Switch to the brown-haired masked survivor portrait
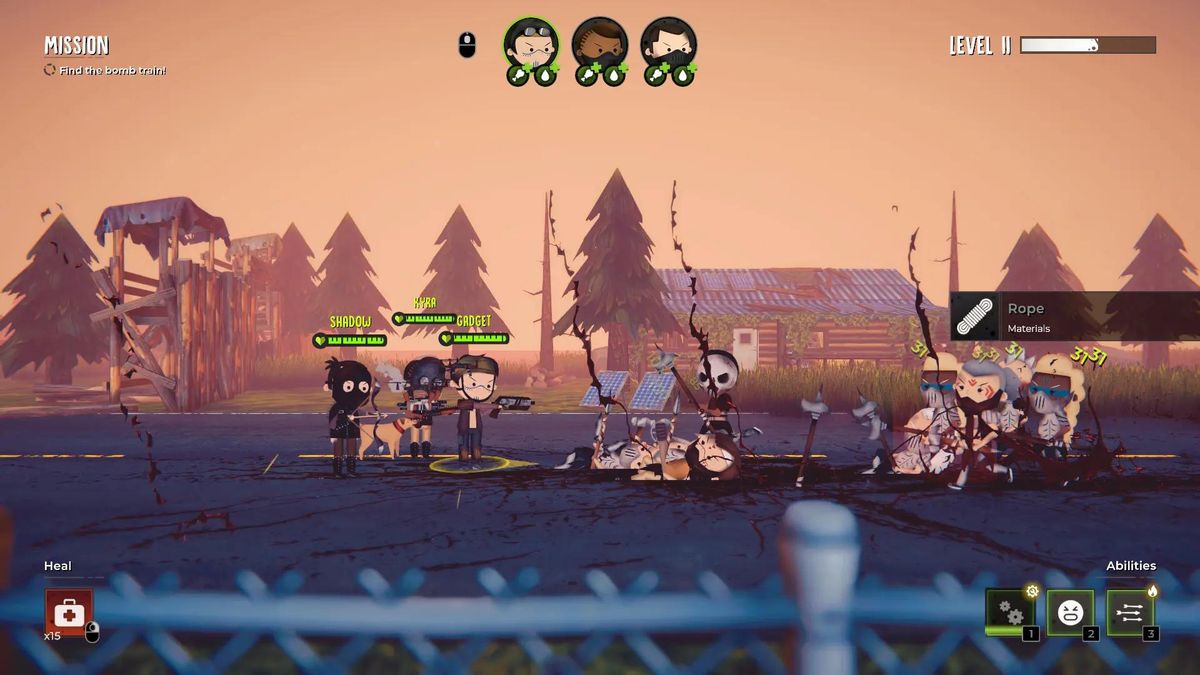 (600, 43)
